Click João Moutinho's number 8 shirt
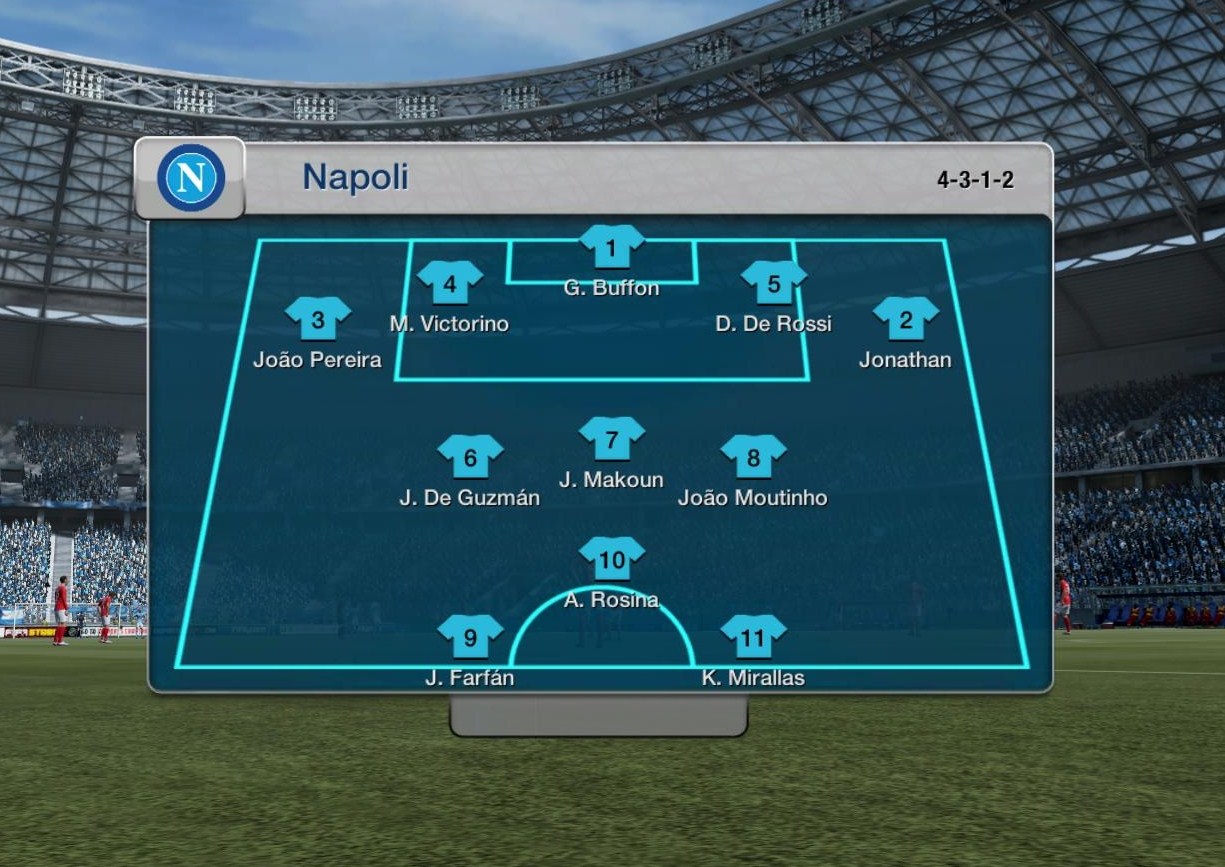Viewport: 1225px width, 867px height. click(754, 457)
